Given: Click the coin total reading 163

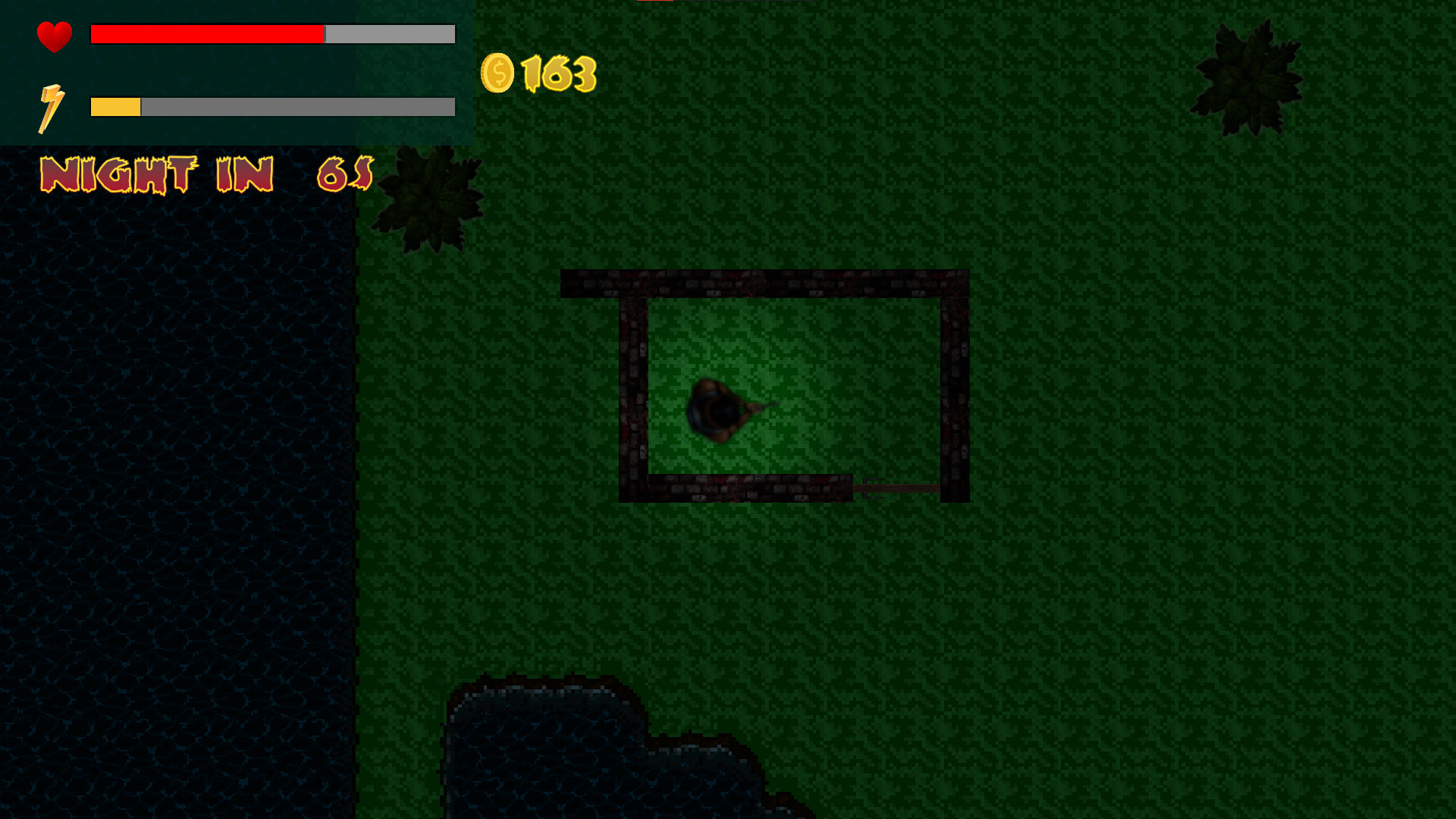Looking at the screenshot, I should click(557, 74).
